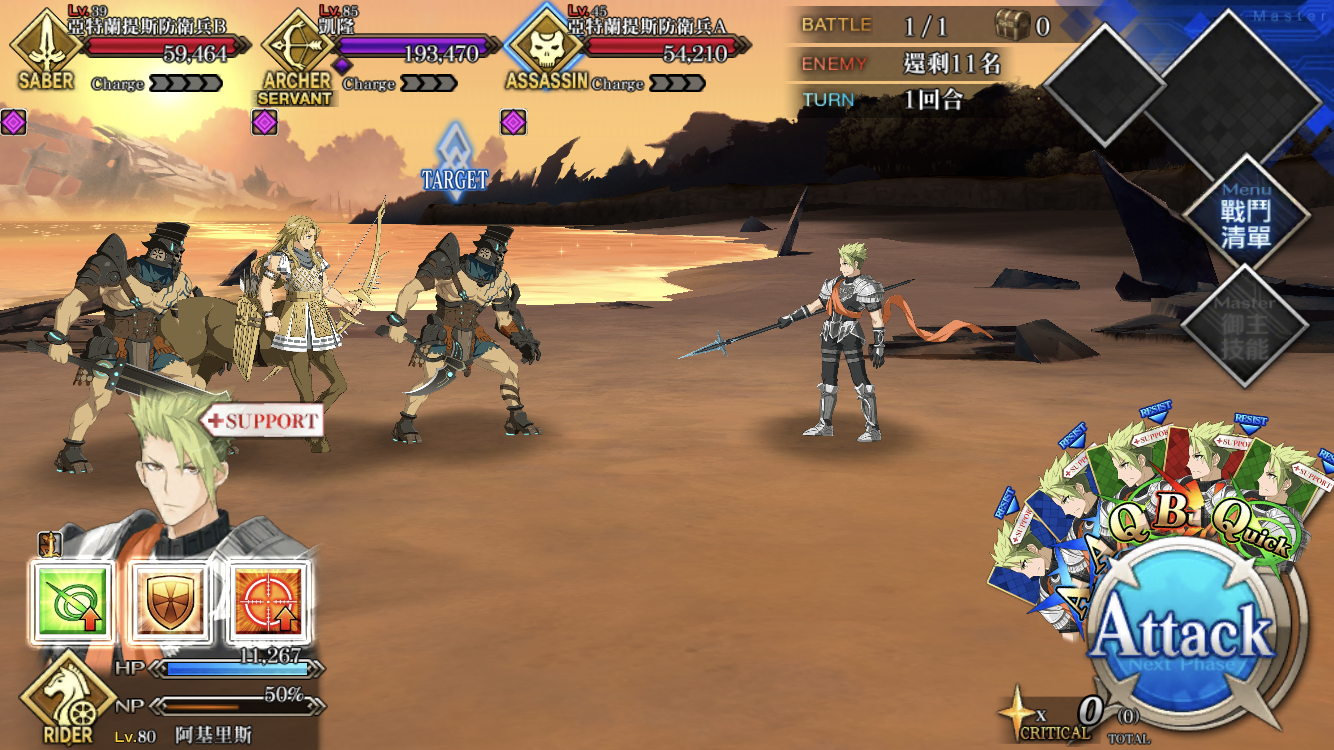Screen dimensions: 1334x750
Task: Tap the blue Attack button
Action: point(1183,632)
